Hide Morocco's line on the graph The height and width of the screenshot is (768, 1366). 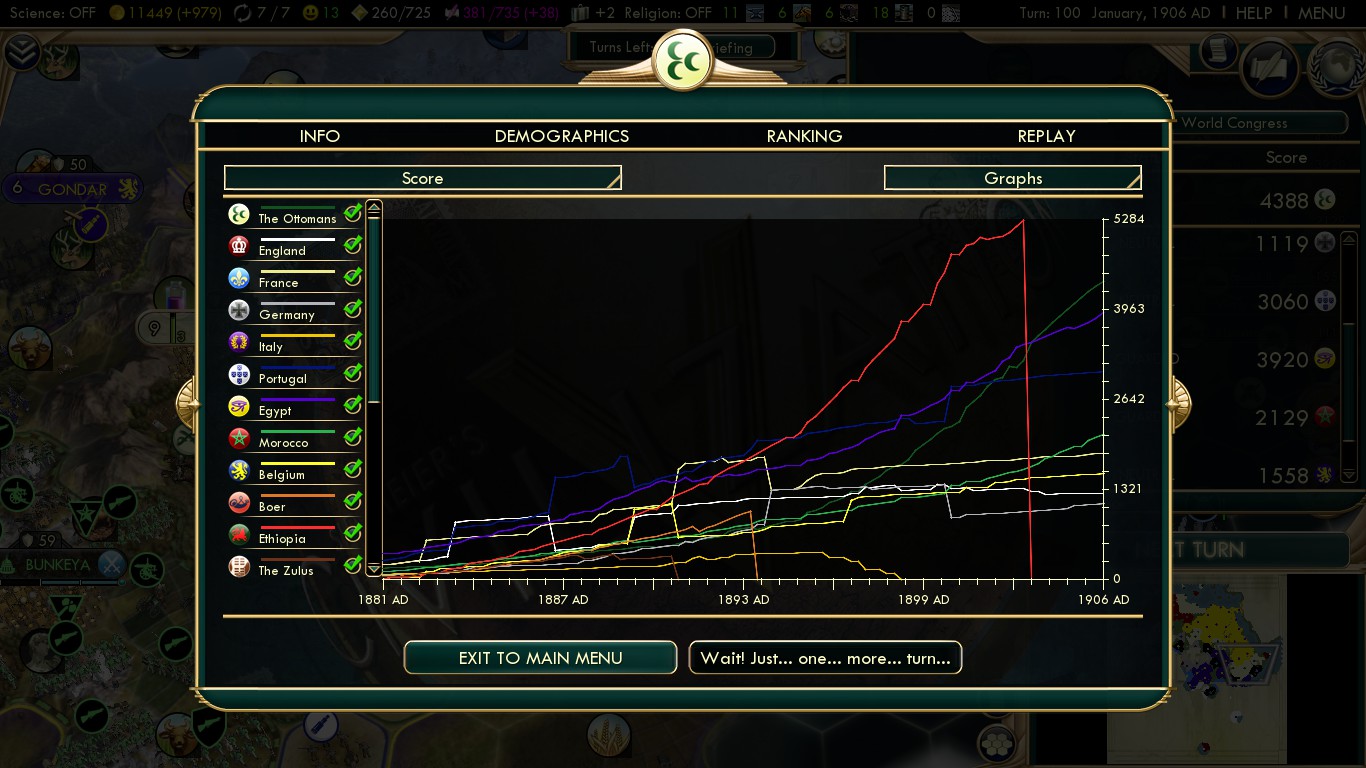[352, 437]
